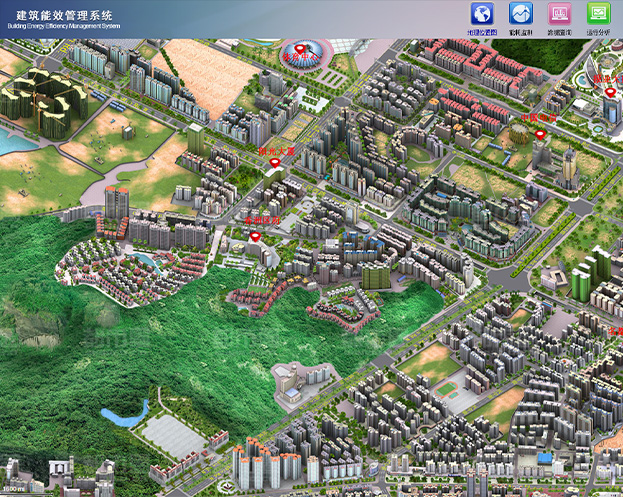This screenshot has width=623, height=497.
Task: Open the pink data query icon
Action: (x=559, y=14)
